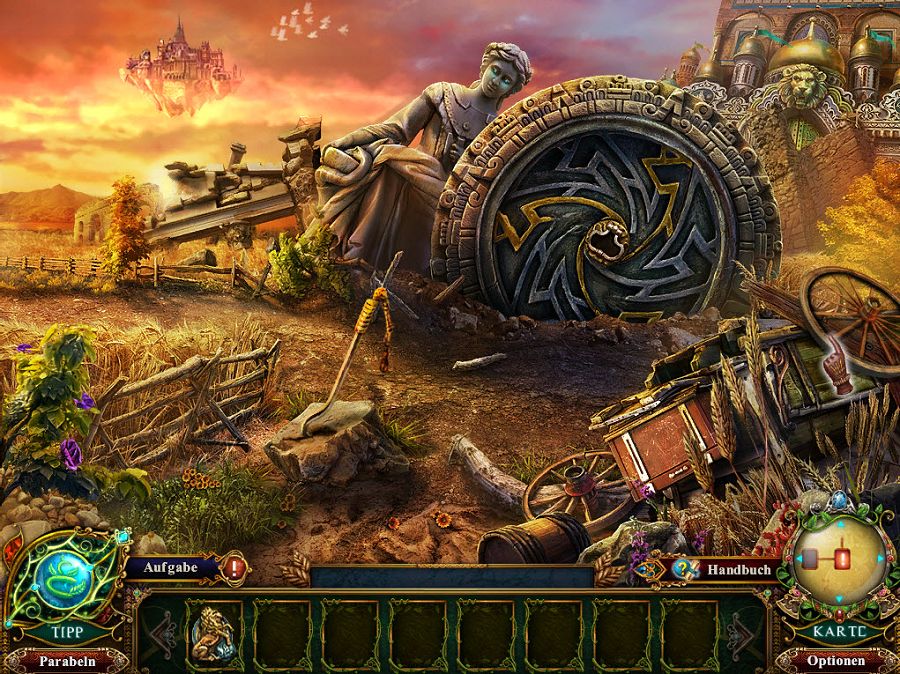Open the Optionen menu
This screenshot has width=900, height=674.
tap(836, 661)
